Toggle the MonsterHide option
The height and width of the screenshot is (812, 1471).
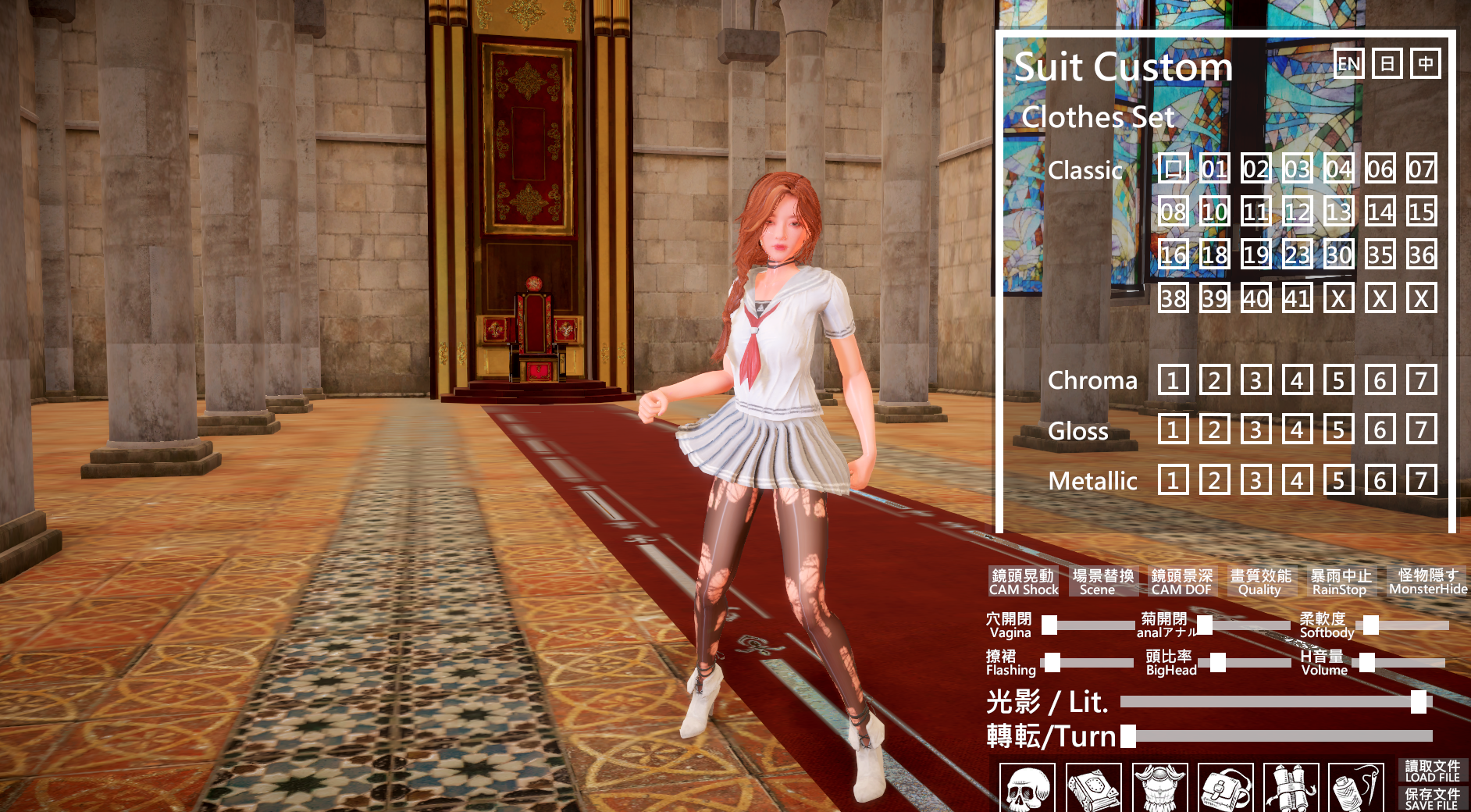1428,582
